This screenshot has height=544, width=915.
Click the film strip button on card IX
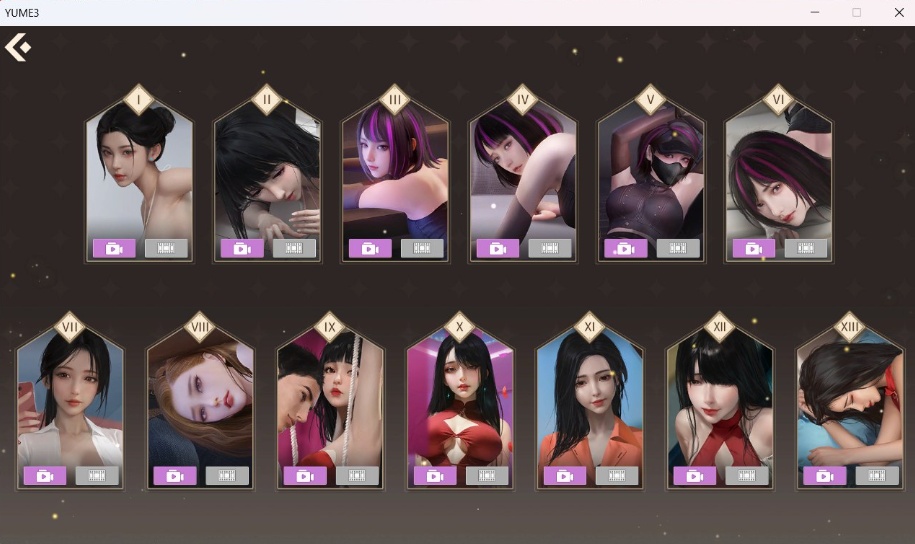pos(357,476)
